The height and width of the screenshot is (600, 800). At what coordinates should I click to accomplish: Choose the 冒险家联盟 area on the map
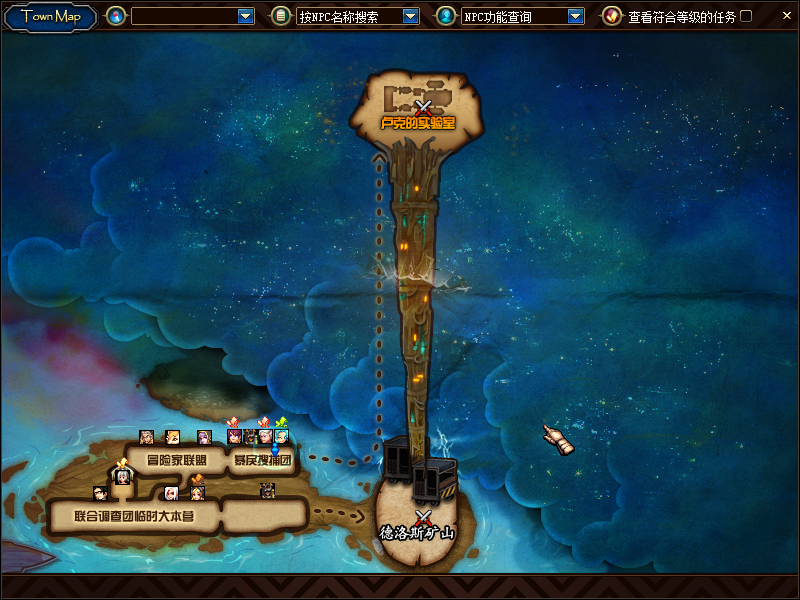coord(176,461)
